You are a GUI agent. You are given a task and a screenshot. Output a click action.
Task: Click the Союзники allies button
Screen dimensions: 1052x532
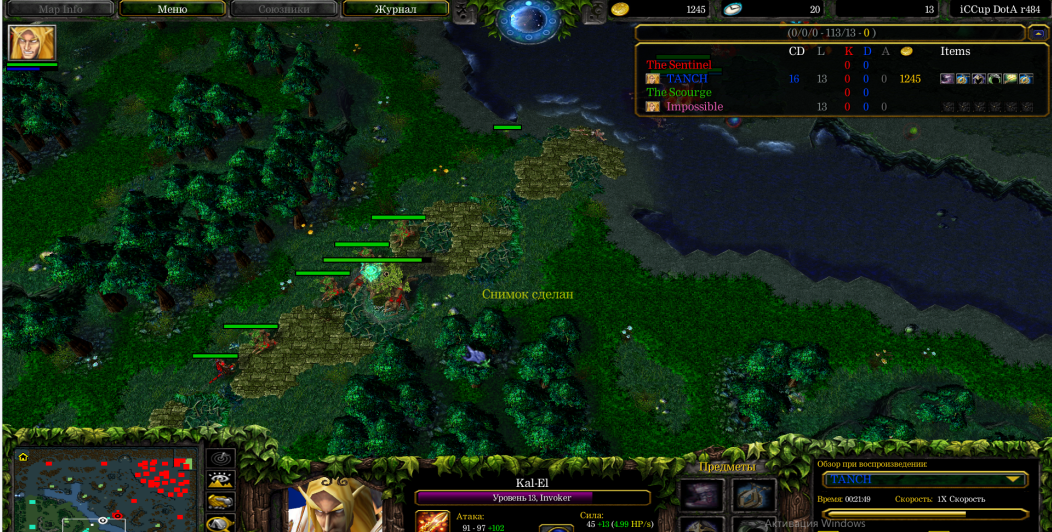pos(283,9)
